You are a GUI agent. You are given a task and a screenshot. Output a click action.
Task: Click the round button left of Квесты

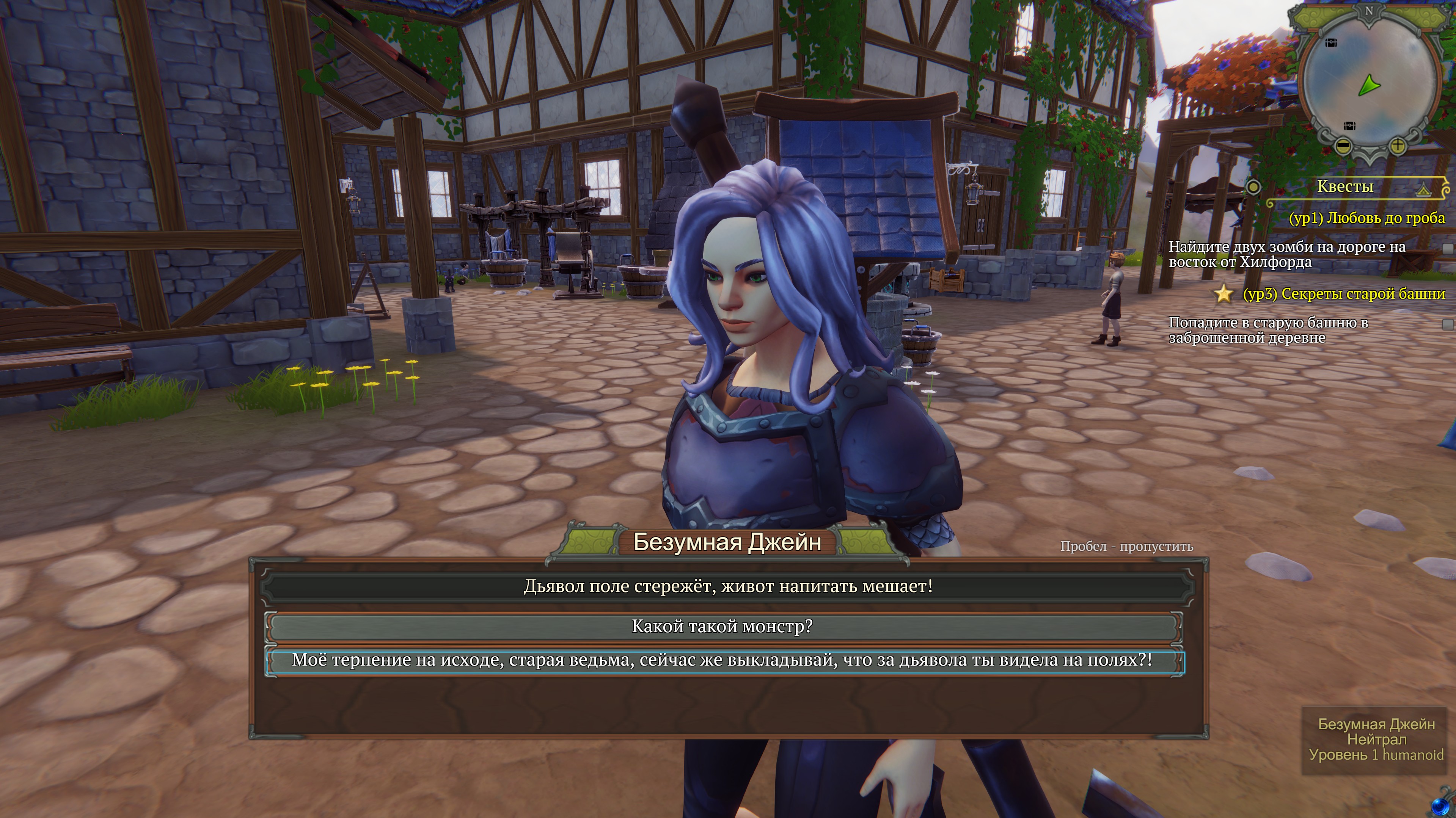tap(1253, 187)
